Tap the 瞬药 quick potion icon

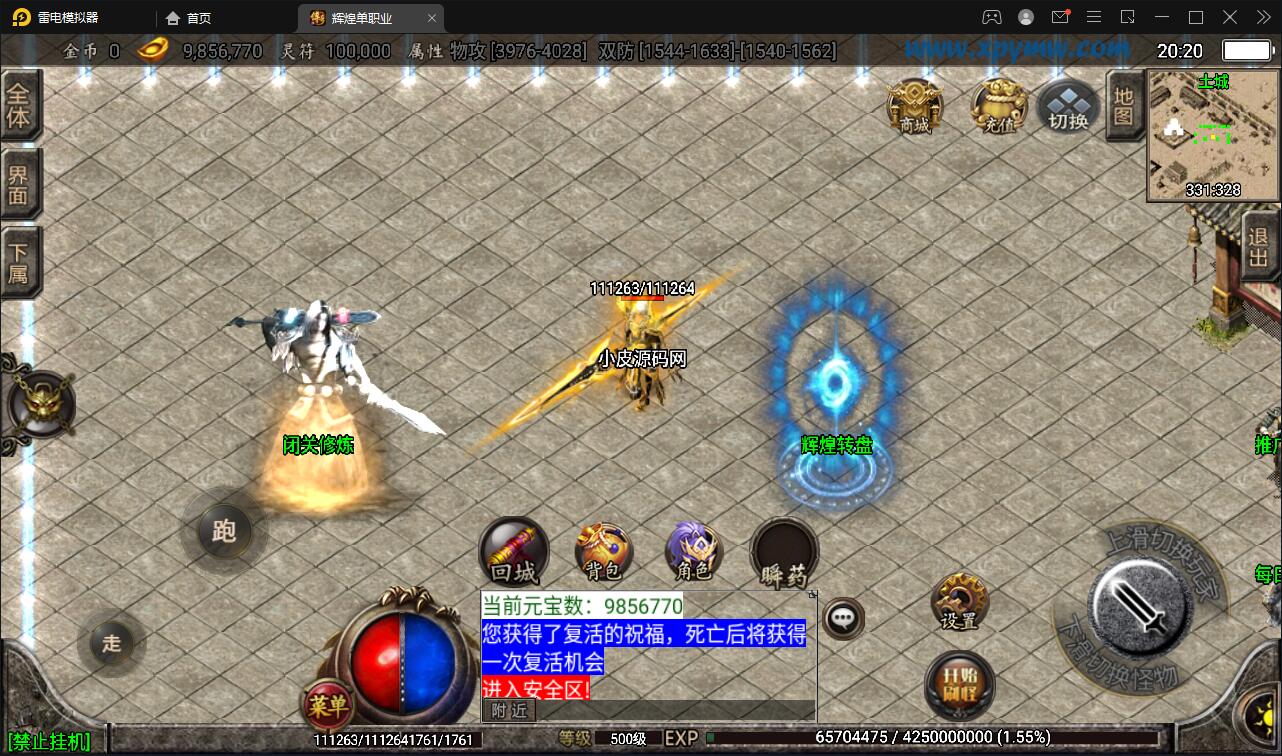coord(783,552)
